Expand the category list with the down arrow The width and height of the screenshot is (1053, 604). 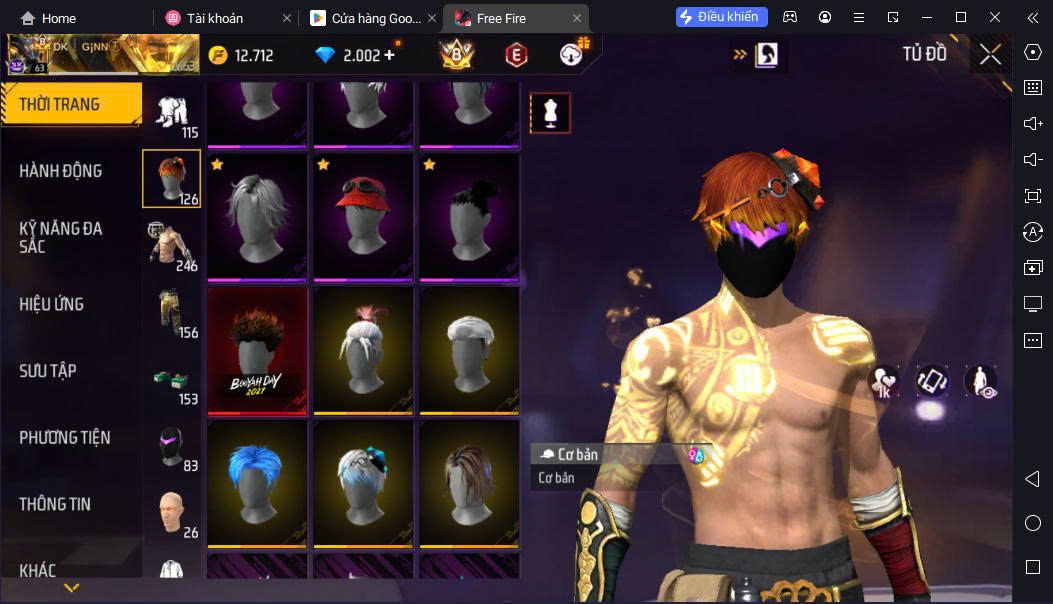(71, 588)
